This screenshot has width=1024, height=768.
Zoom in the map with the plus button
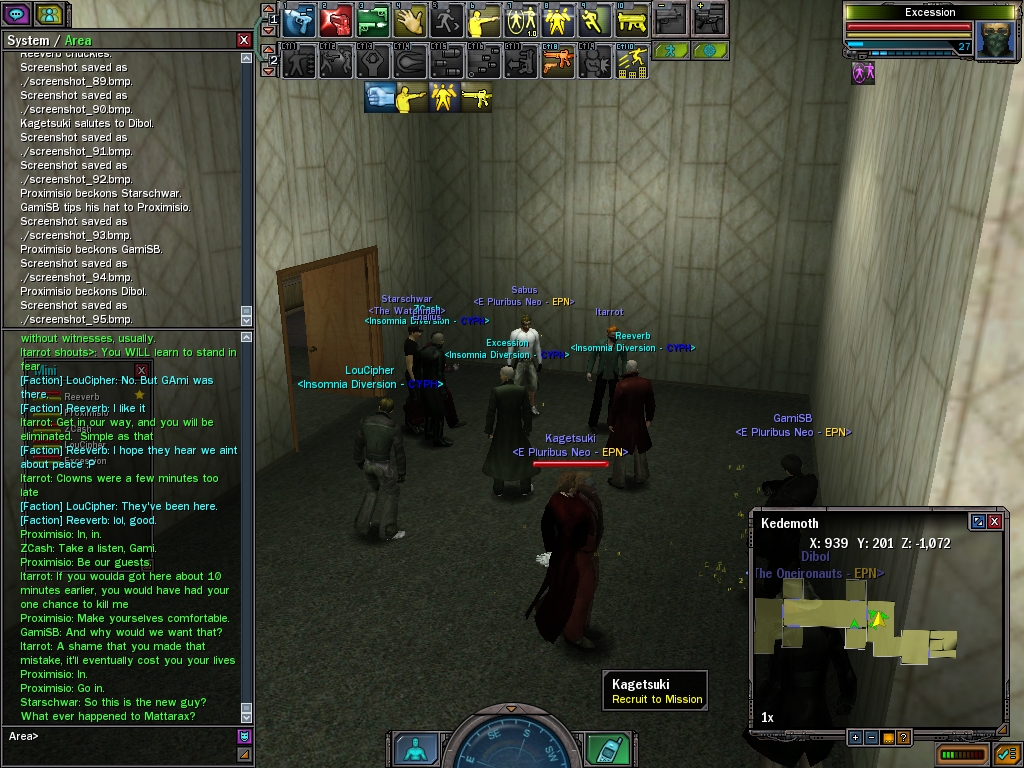click(x=855, y=738)
